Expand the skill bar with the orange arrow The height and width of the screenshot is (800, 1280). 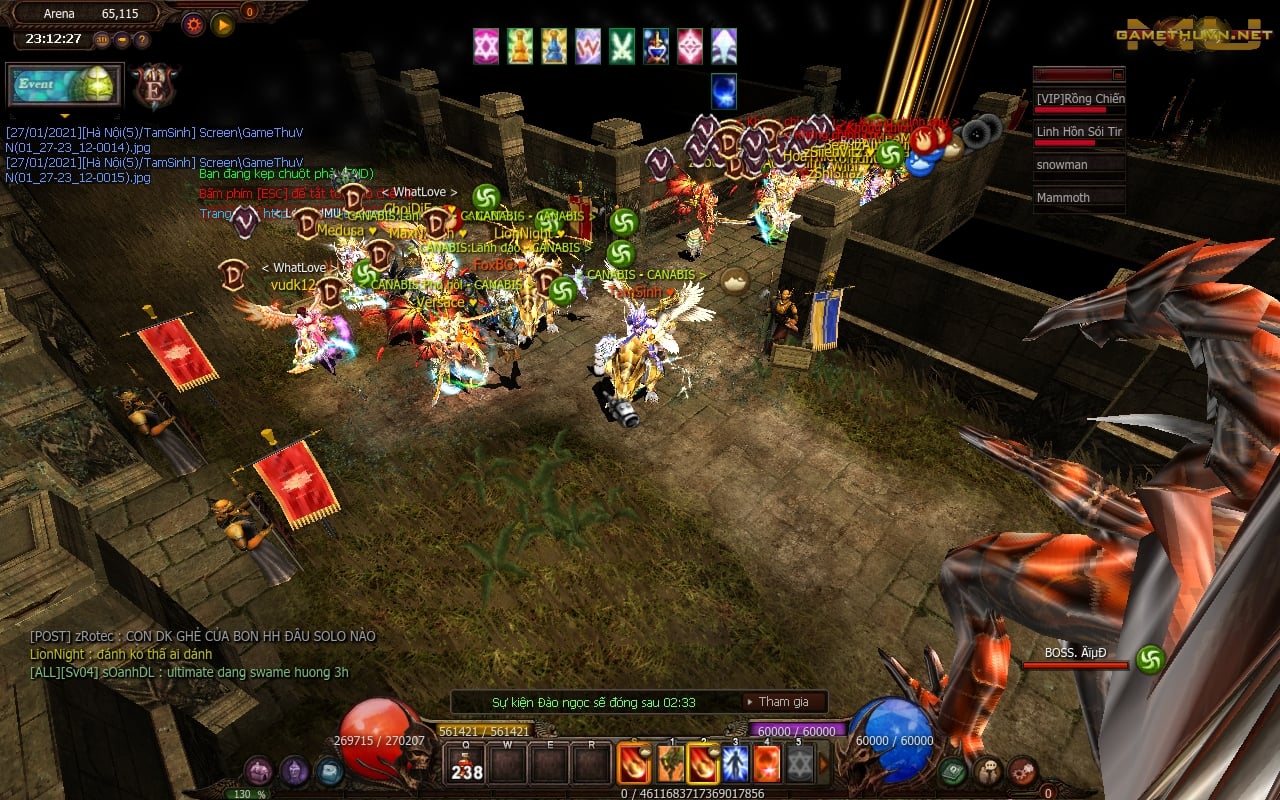[823, 763]
